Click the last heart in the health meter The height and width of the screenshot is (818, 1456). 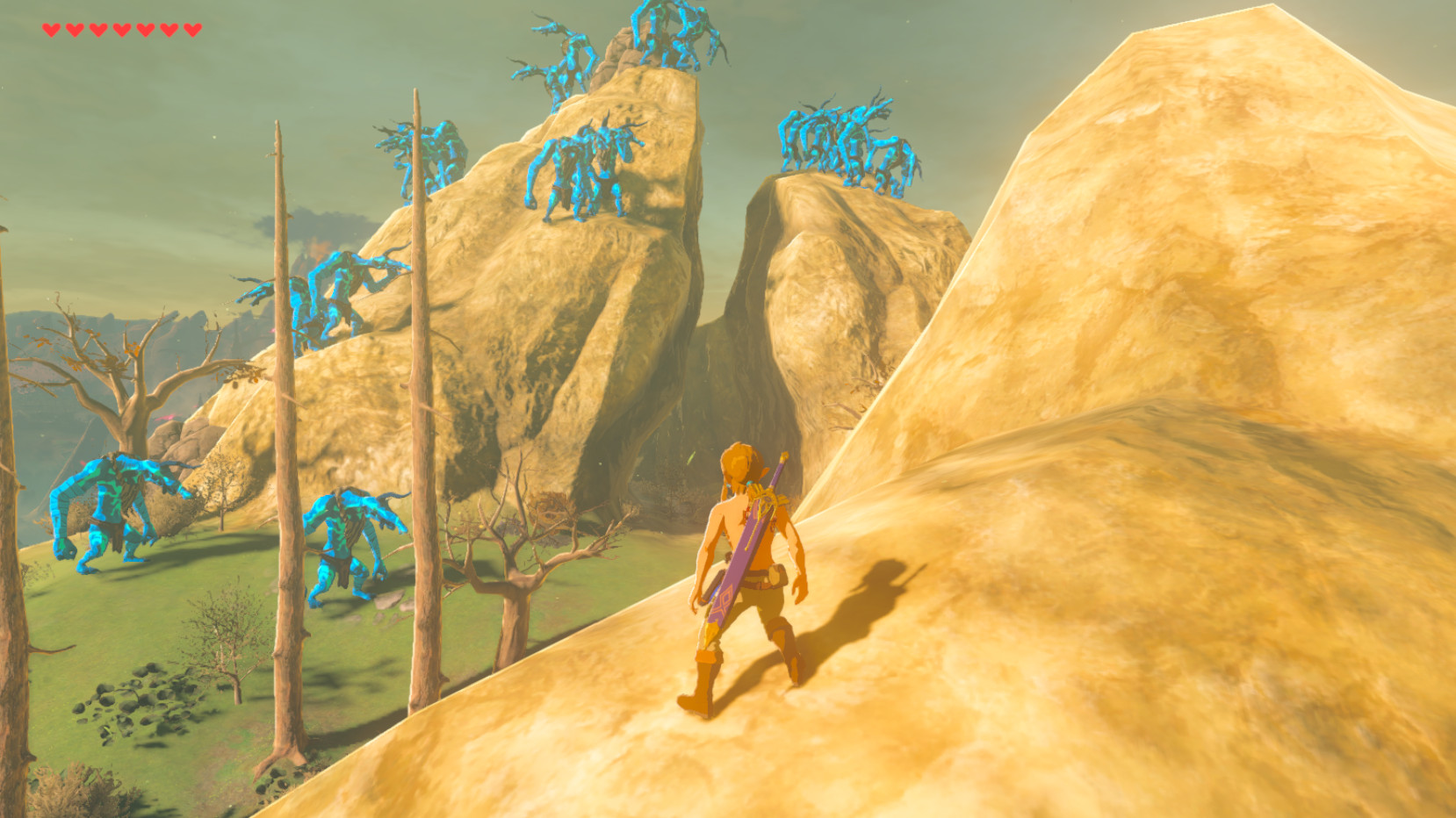(x=193, y=29)
